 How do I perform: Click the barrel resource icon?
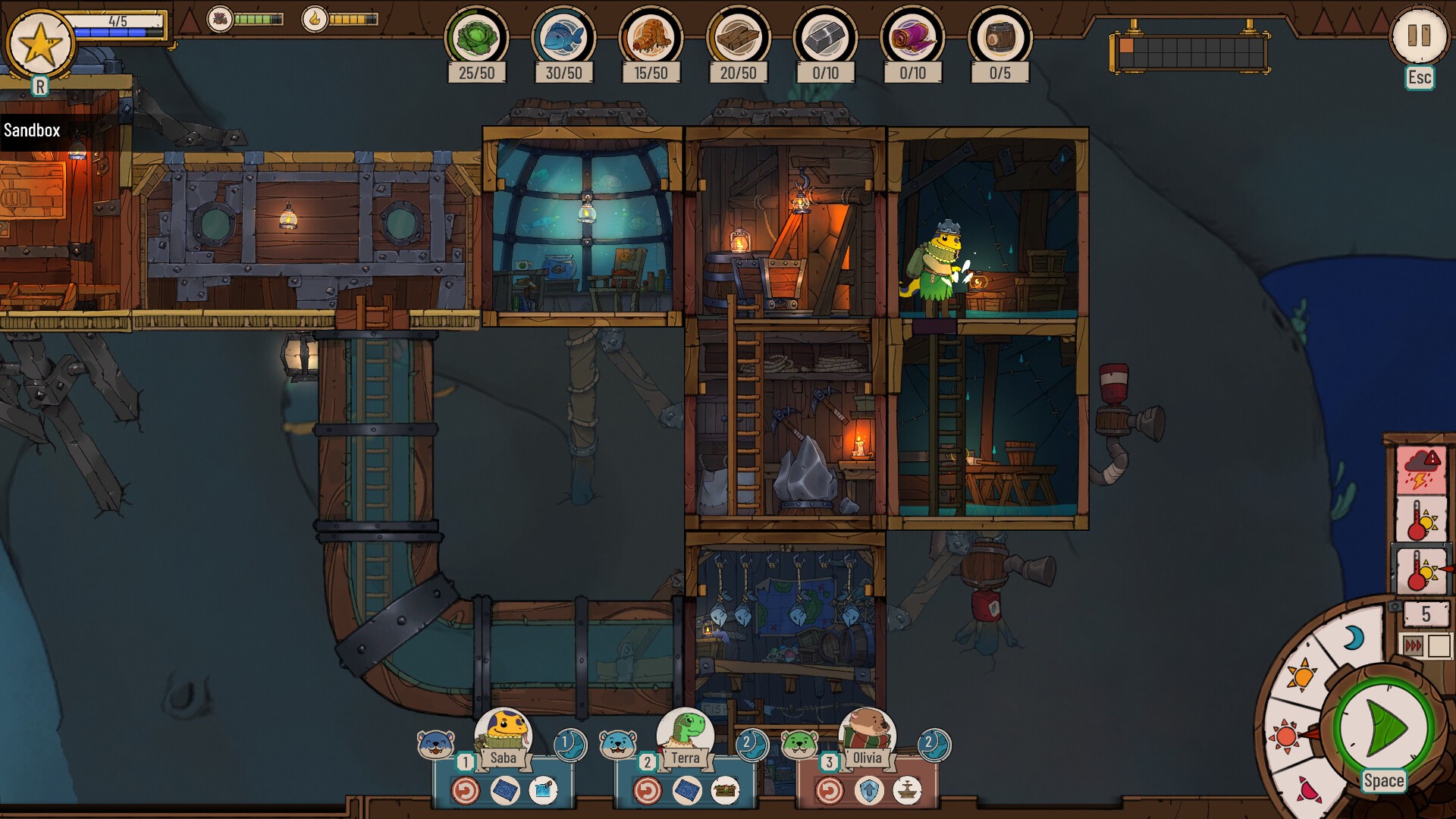(999, 38)
